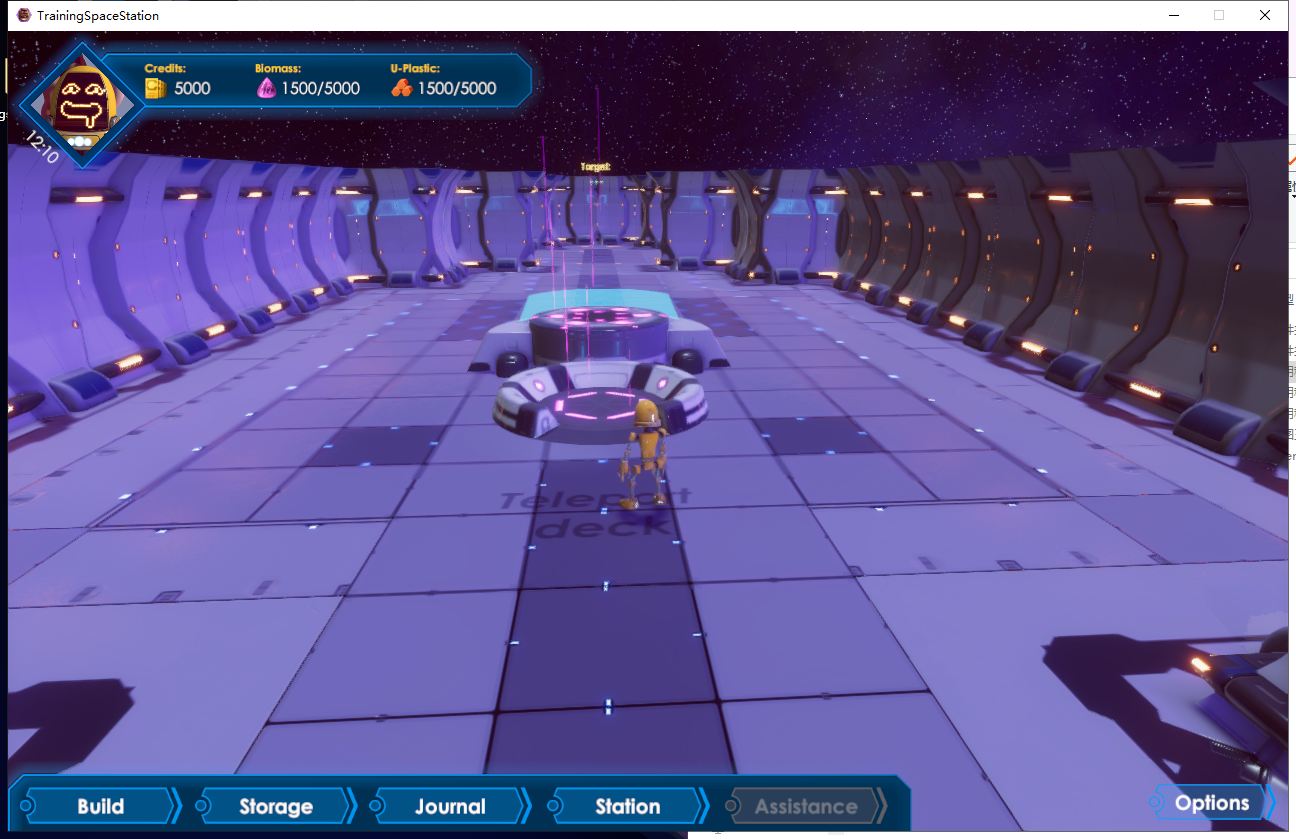
Task: Open the Options menu
Action: (1212, 803)
